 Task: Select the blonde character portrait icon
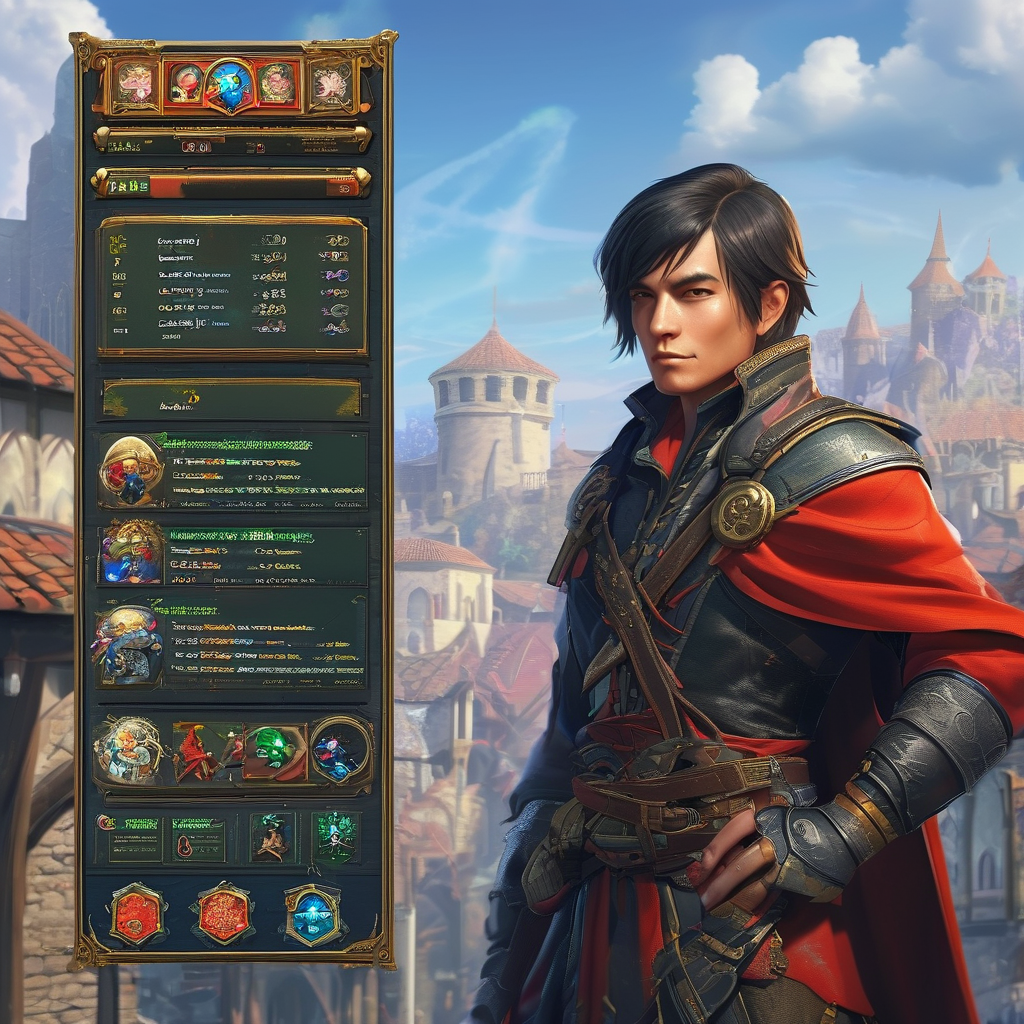pyautogui.click(x=128, y=750)
